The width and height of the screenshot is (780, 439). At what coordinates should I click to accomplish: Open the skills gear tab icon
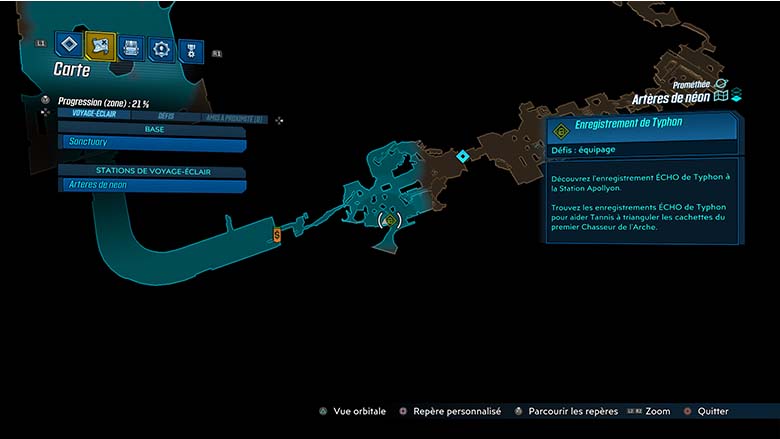[160, 48]
